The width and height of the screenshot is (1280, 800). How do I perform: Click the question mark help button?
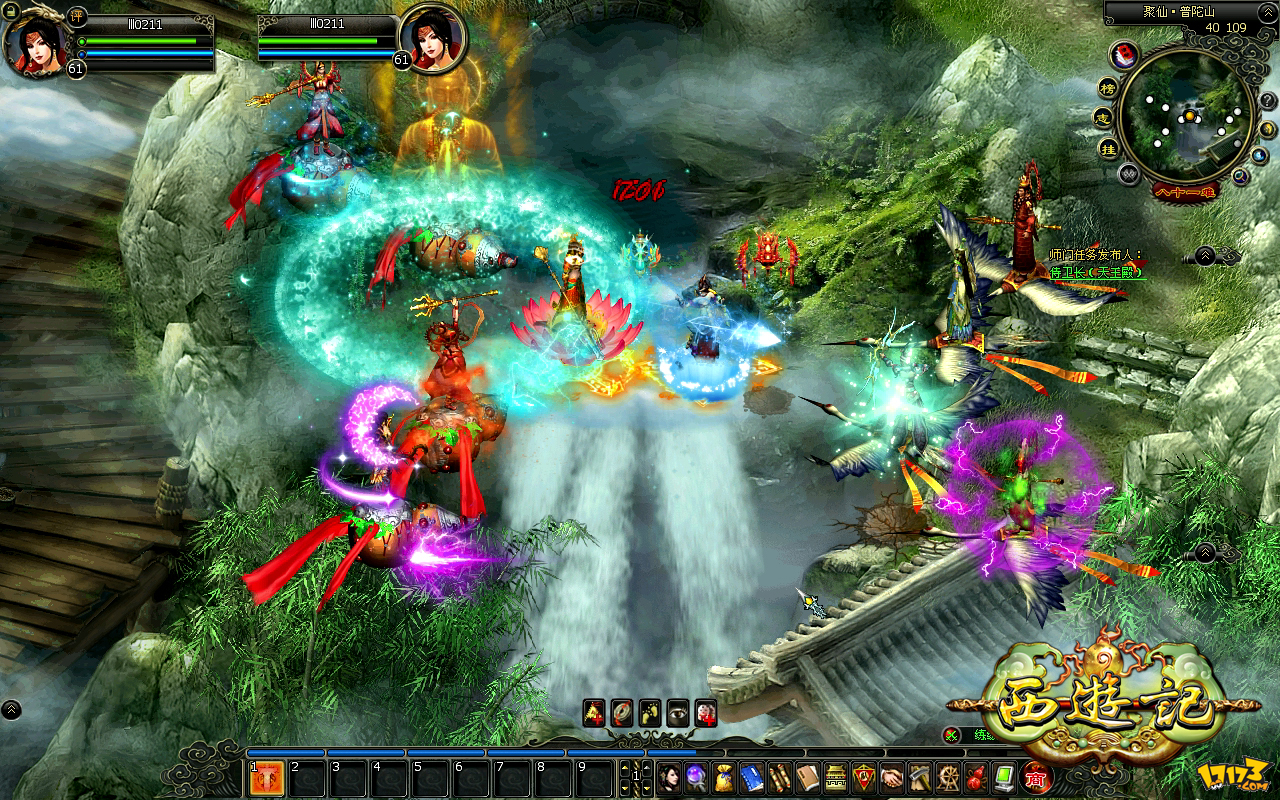tap(1266, 101)
